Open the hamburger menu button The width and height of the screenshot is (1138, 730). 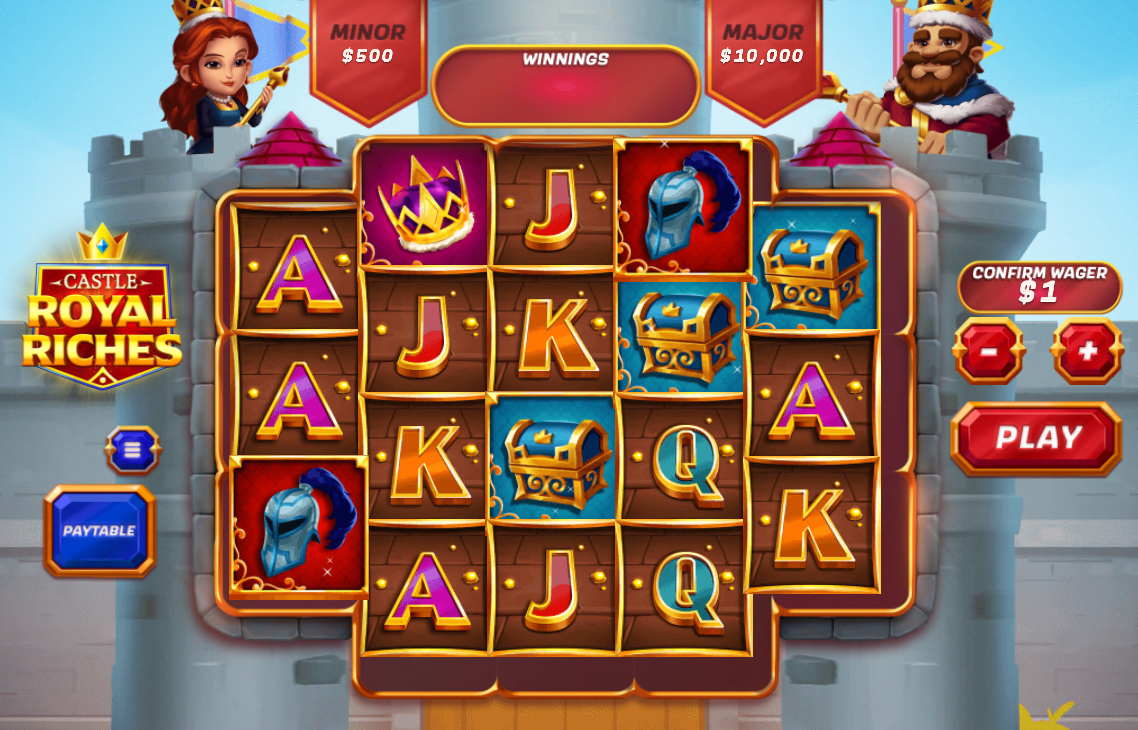pos(133,450)
